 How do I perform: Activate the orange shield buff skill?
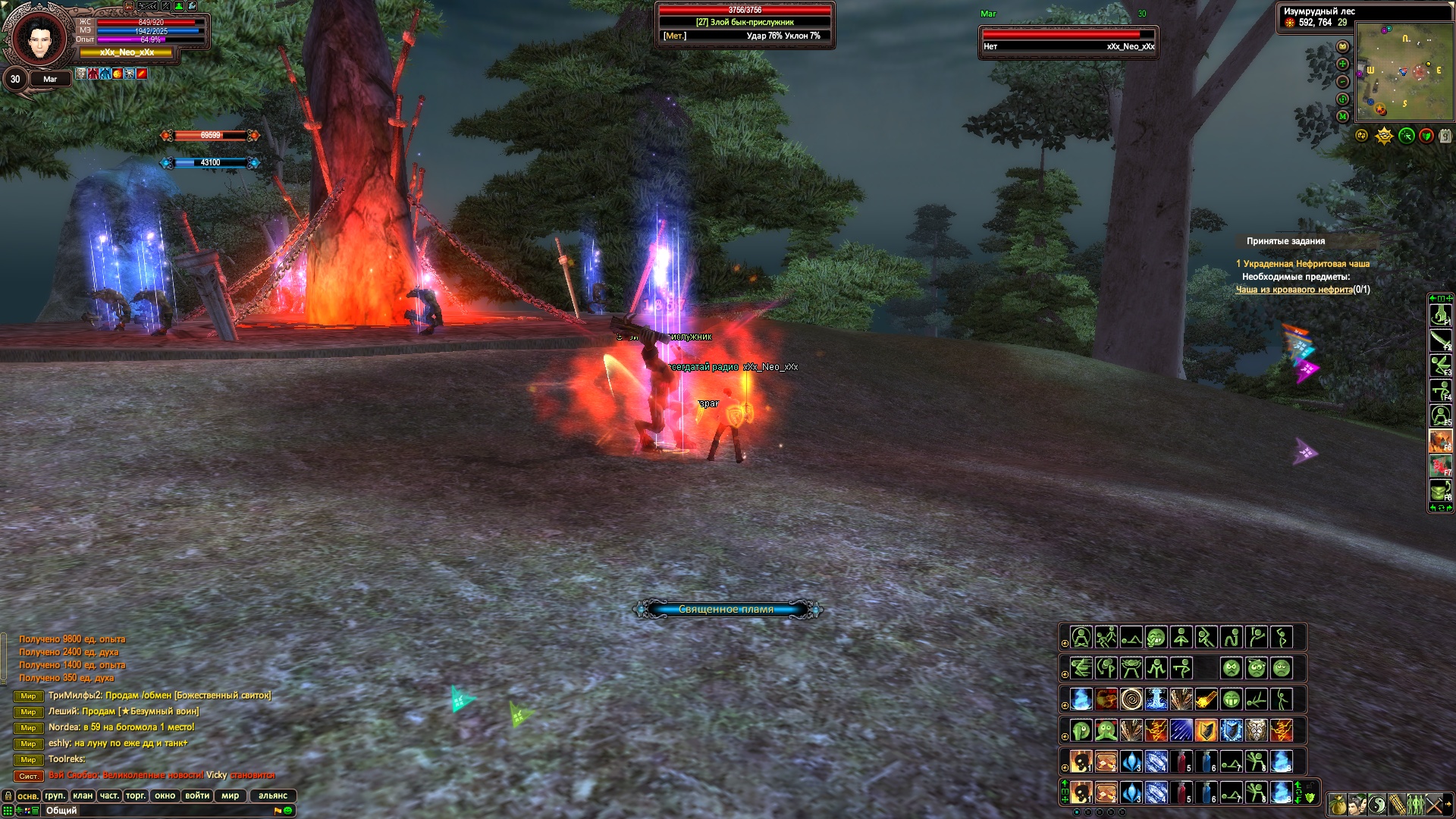(1207, 730)
